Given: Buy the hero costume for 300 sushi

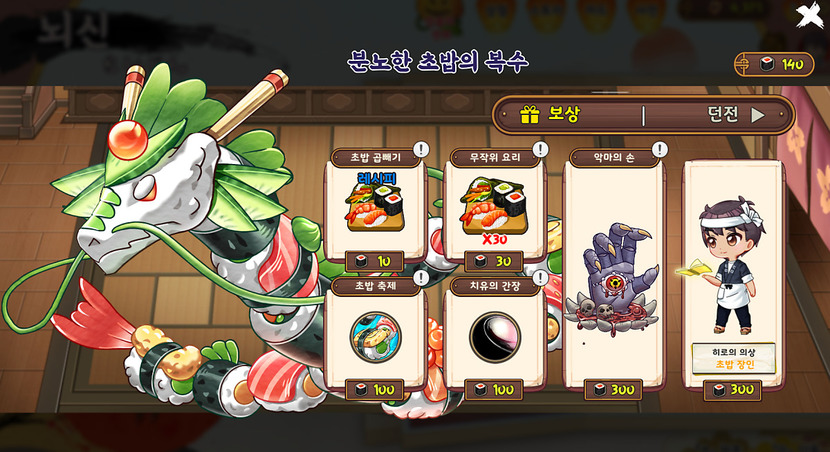Looking at the screenshot, I should tap(732, 389).
